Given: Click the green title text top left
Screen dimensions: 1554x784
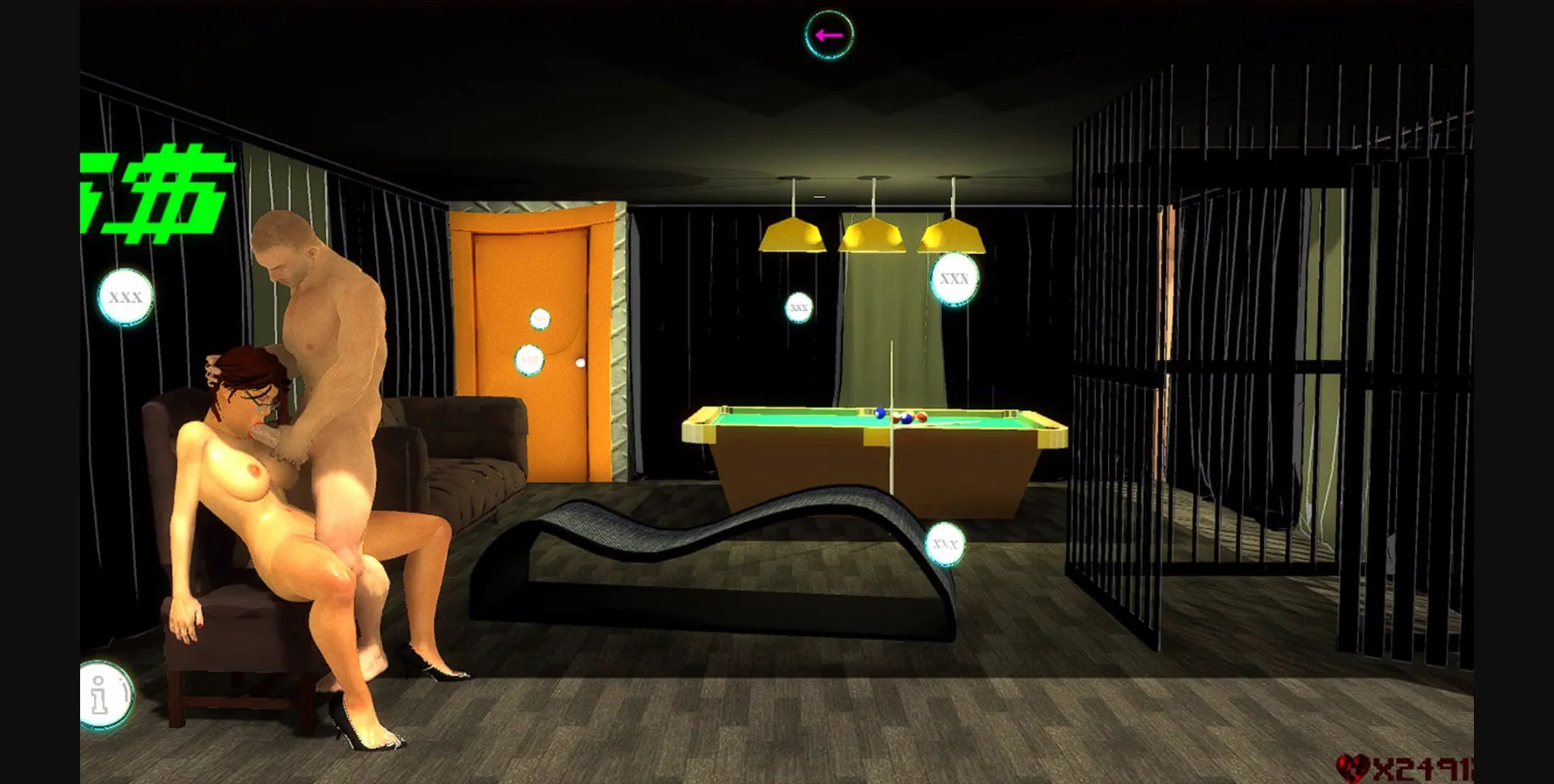Looking at the screenshot, I should [154, 182].
